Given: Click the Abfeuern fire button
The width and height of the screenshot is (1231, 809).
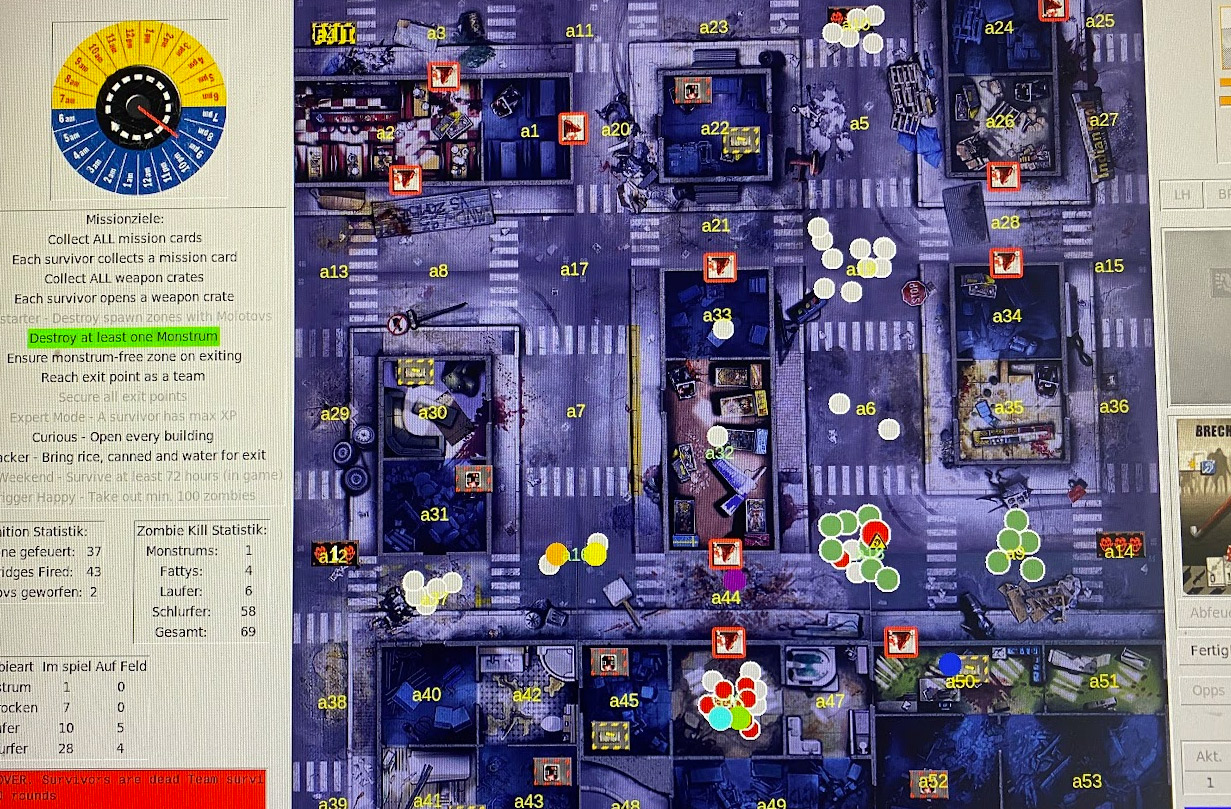Looking at the screenshot, I should coord(1208,613).
